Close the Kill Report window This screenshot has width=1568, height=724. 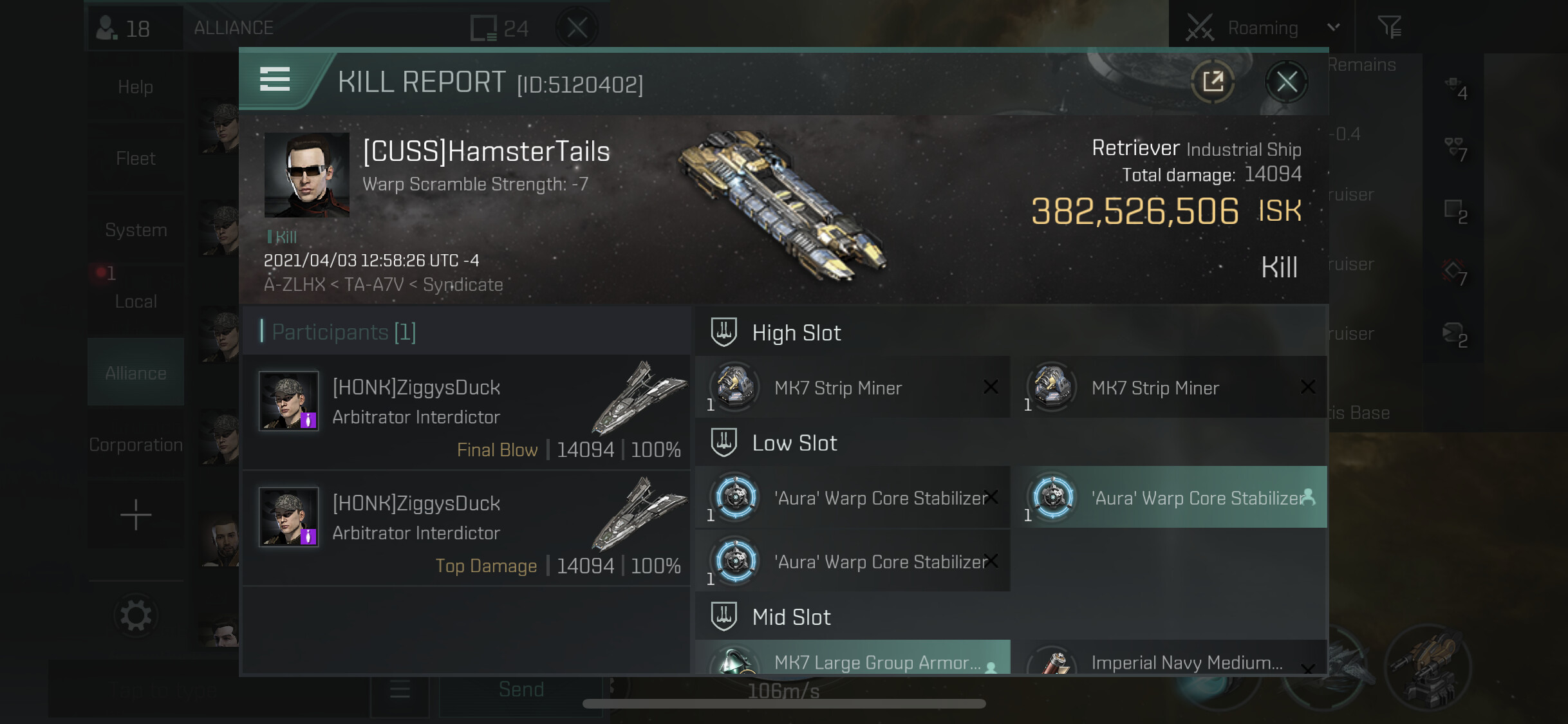pyautogui.click(x=1286, y=82)
